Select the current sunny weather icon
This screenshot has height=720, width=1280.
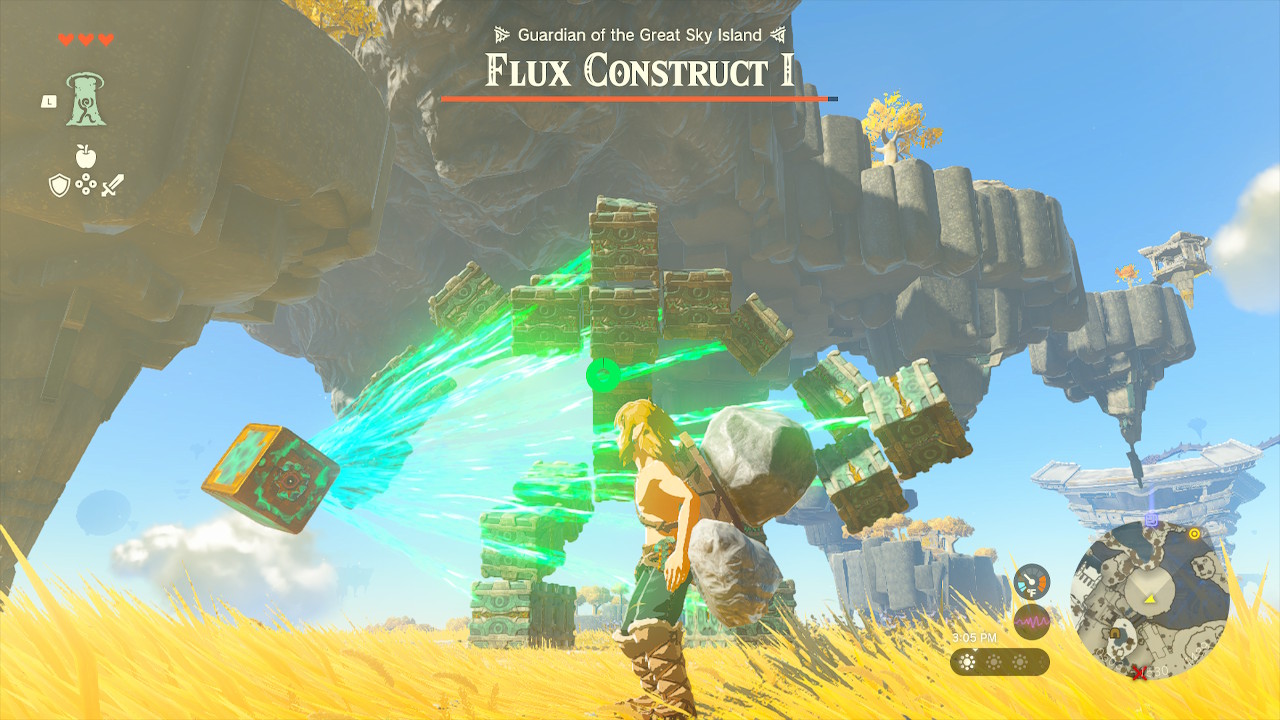967,661
